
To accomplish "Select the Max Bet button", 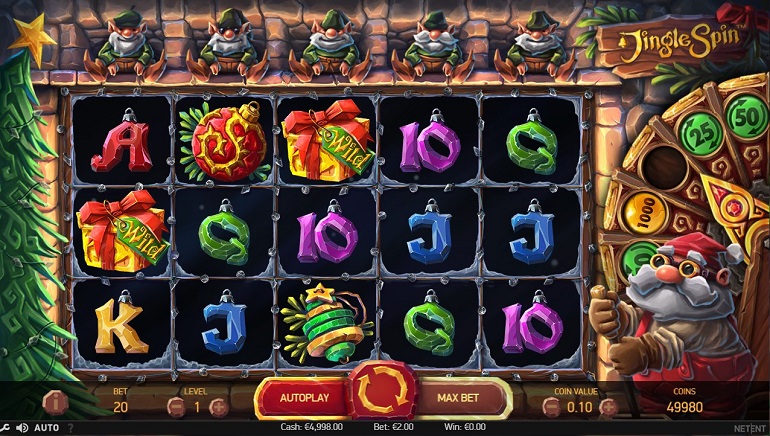I will click(460, 398).
